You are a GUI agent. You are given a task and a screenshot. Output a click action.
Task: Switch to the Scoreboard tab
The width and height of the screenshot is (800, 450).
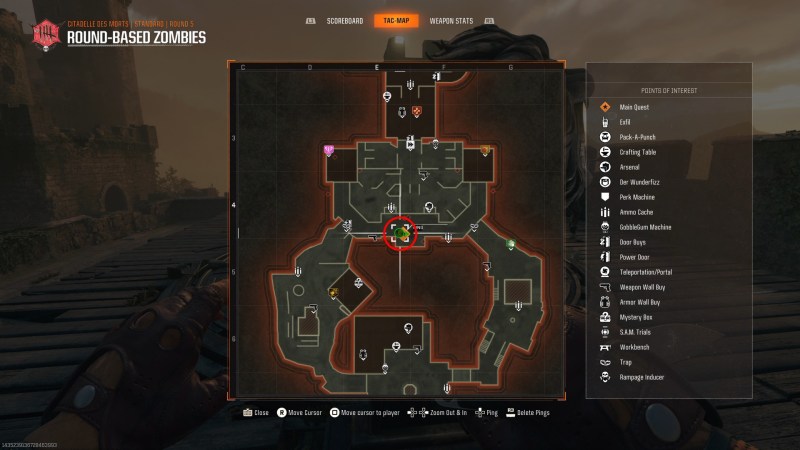[340, 20]
